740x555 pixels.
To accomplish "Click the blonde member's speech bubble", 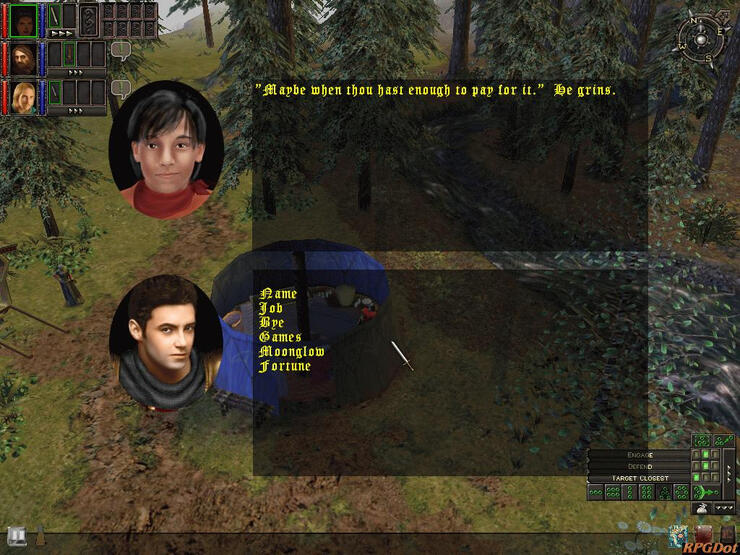I will 121,88.
